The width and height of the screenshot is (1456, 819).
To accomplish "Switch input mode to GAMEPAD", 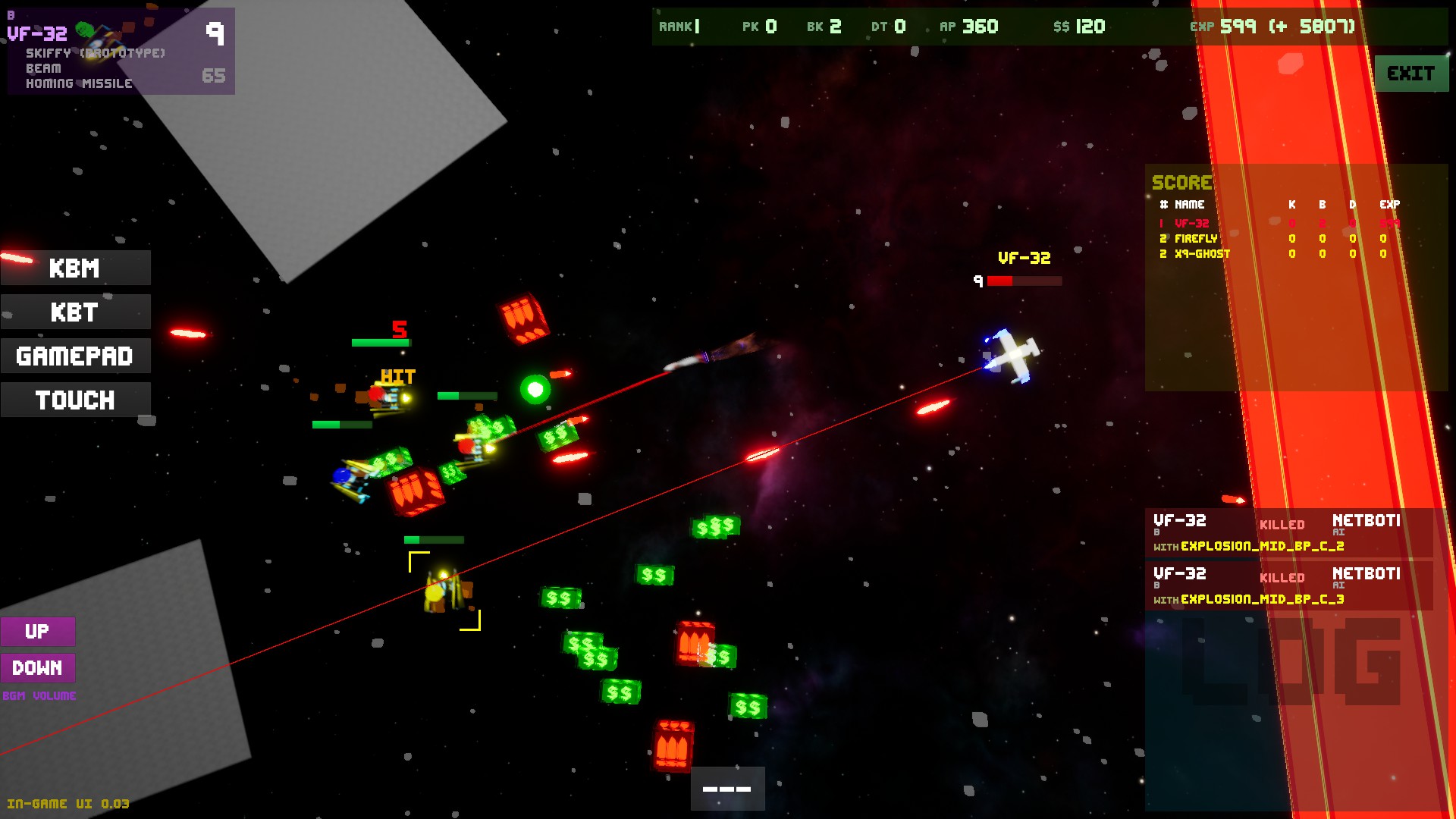I will pyautogui.click(x=75, y=356).
